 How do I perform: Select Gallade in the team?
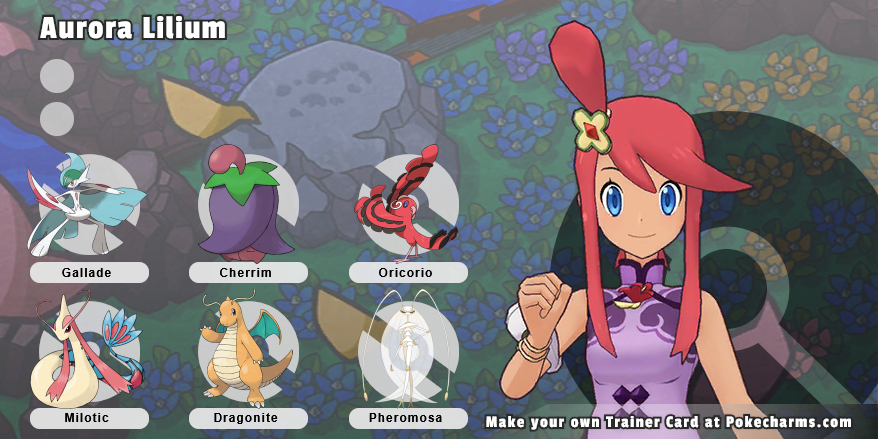88,205
